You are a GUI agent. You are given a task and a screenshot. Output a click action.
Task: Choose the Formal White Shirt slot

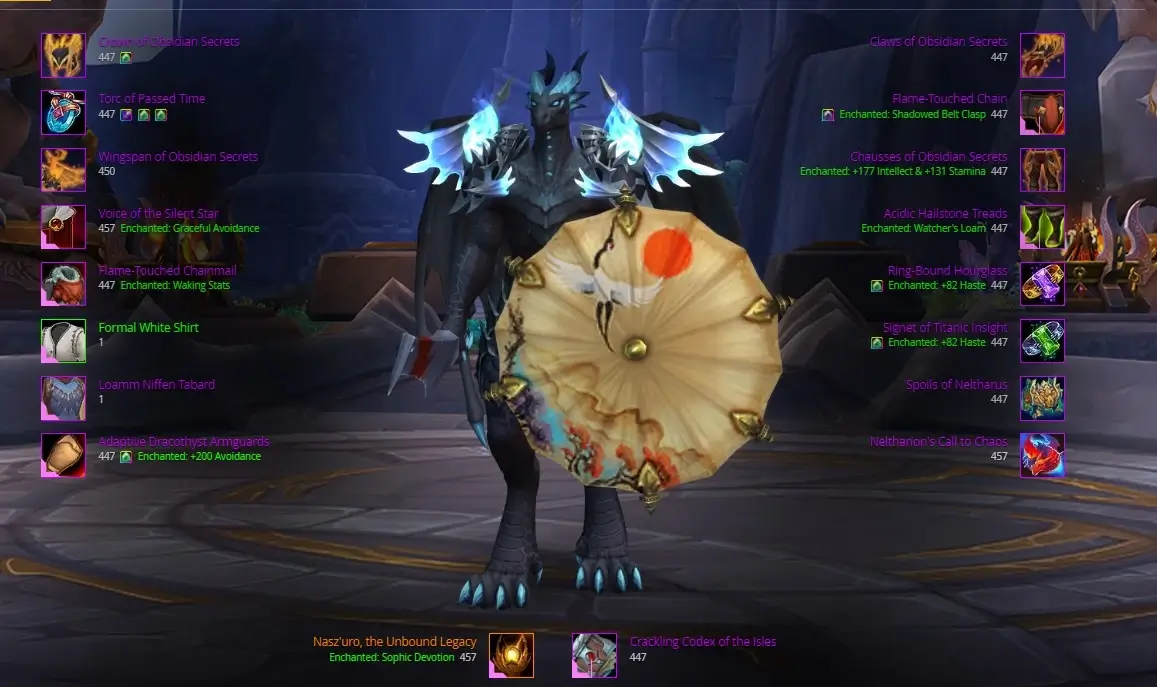click(x=63, y=341)
